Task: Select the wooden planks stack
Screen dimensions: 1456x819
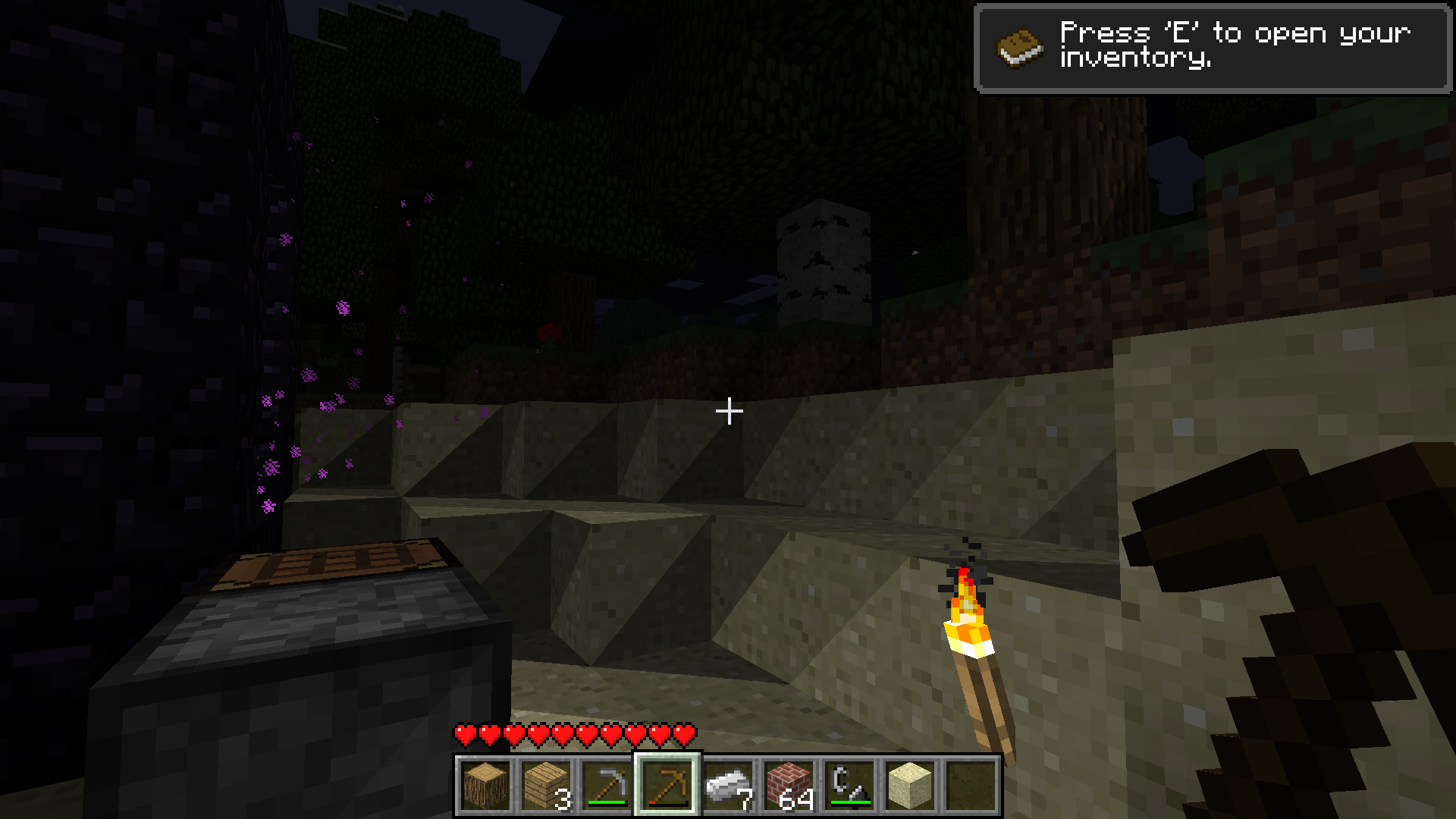Action: click(x=546, y=786)
